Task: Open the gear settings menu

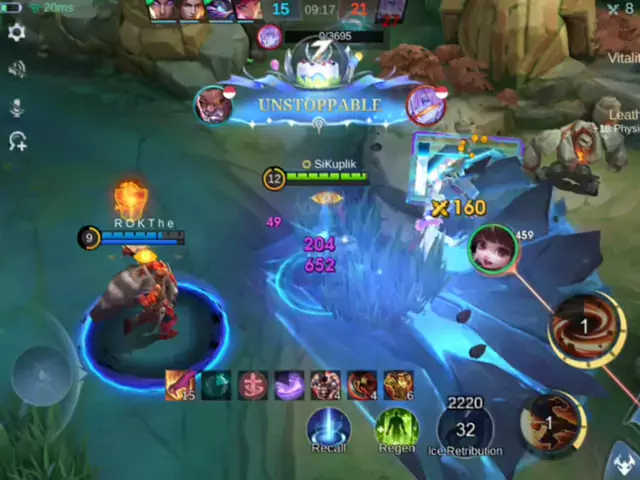Action: click(16, 33)
